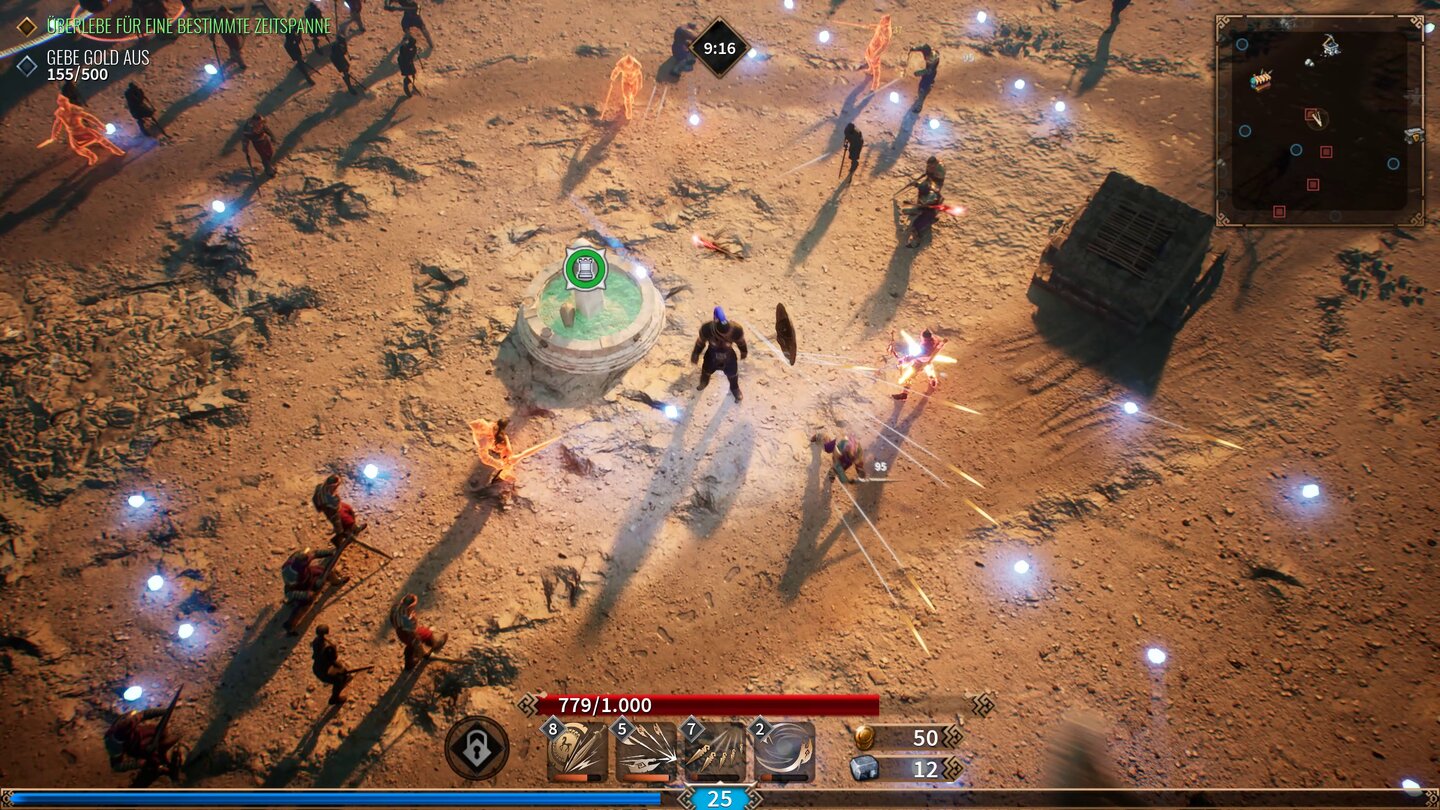1440x810 pixels.
Task: Trigger the whirlwind slash ability icon
Action: tap(784, 752)
